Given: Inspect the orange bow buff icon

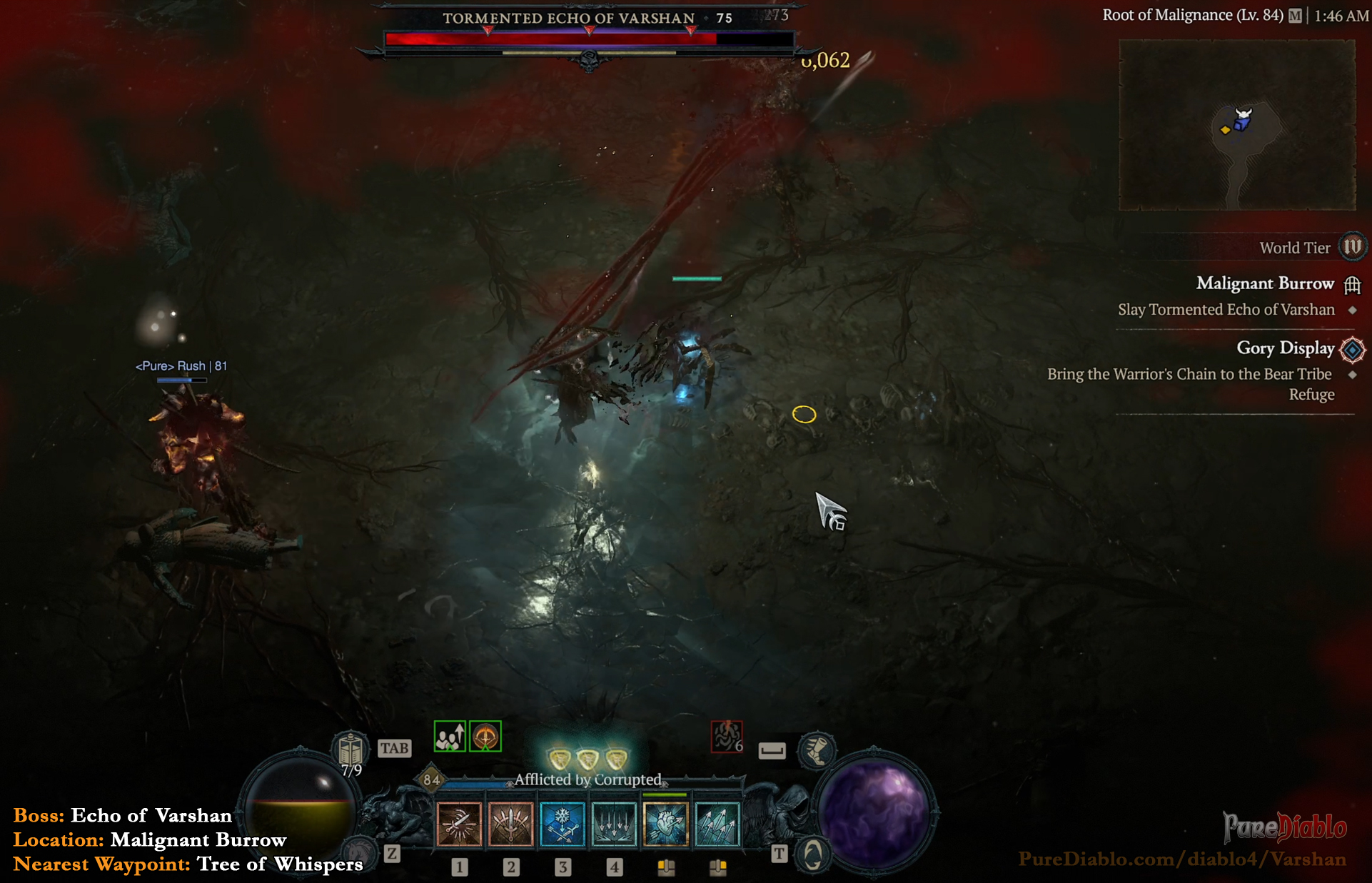Looking at the screenshot, I should tap(485, 737).
